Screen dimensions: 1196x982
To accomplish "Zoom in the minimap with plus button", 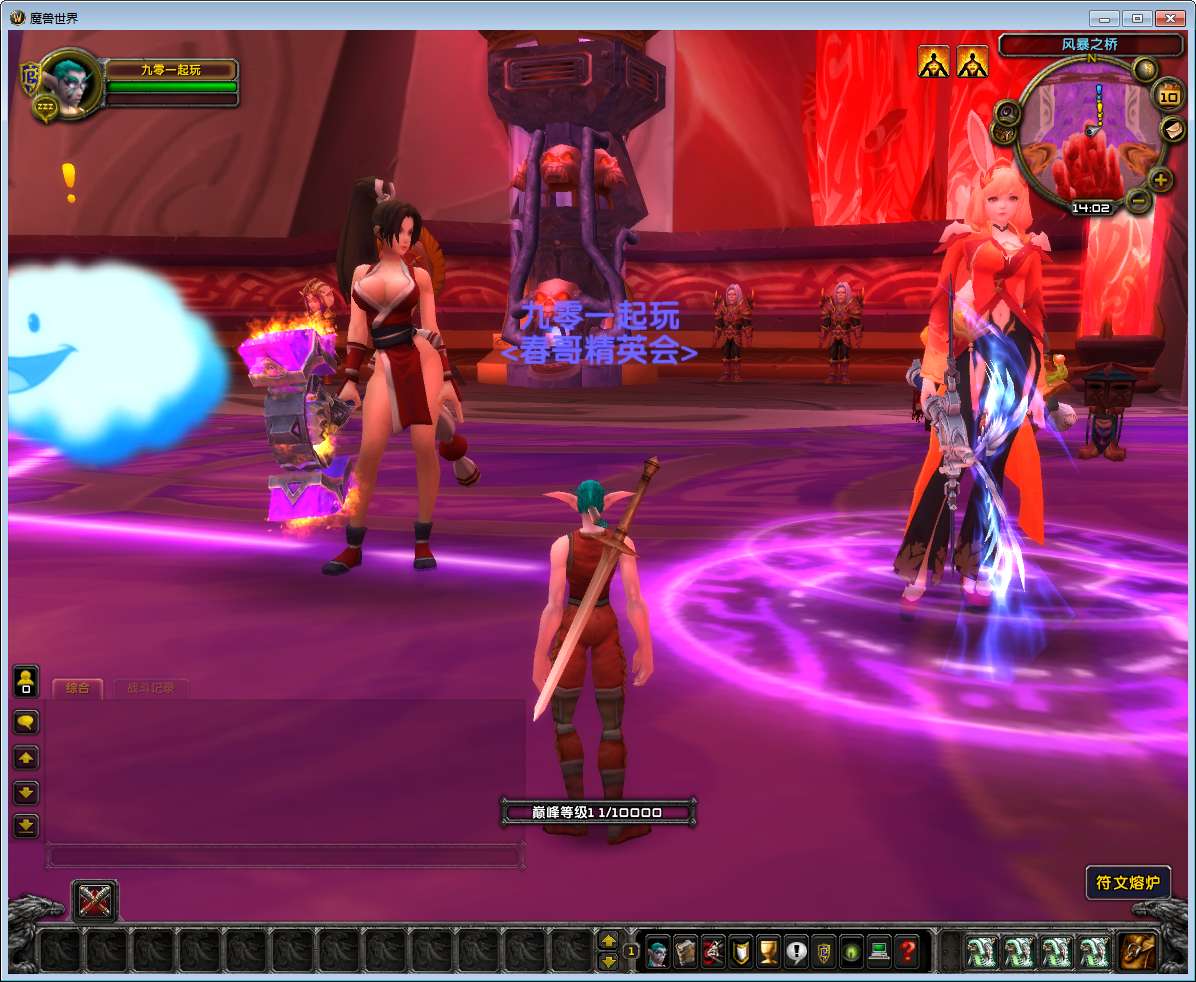I will pos(1159,180).
